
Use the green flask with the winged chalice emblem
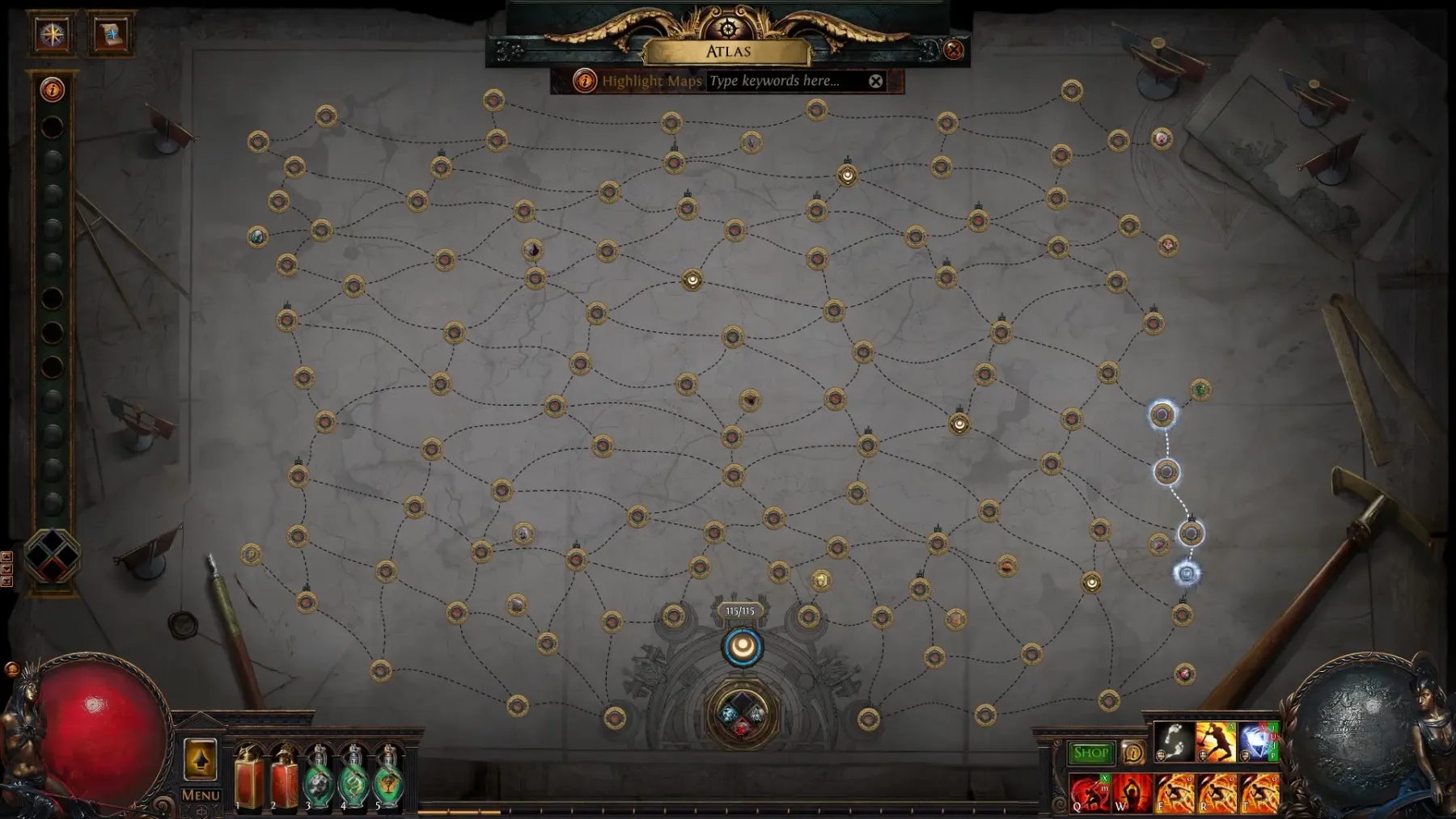coord(389,779)
